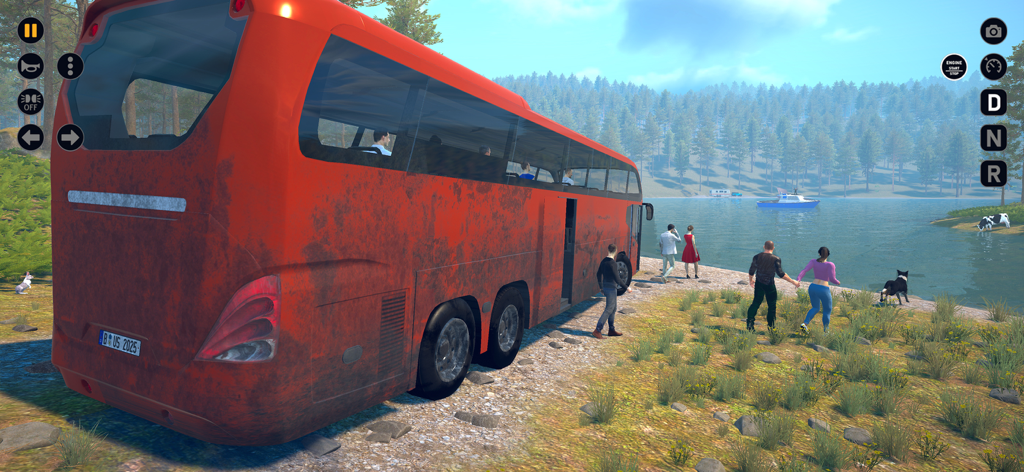Viewport: 1024px width, 472px height.
Task: Toggle the headlights OFF button
Action: click(31, 102)
